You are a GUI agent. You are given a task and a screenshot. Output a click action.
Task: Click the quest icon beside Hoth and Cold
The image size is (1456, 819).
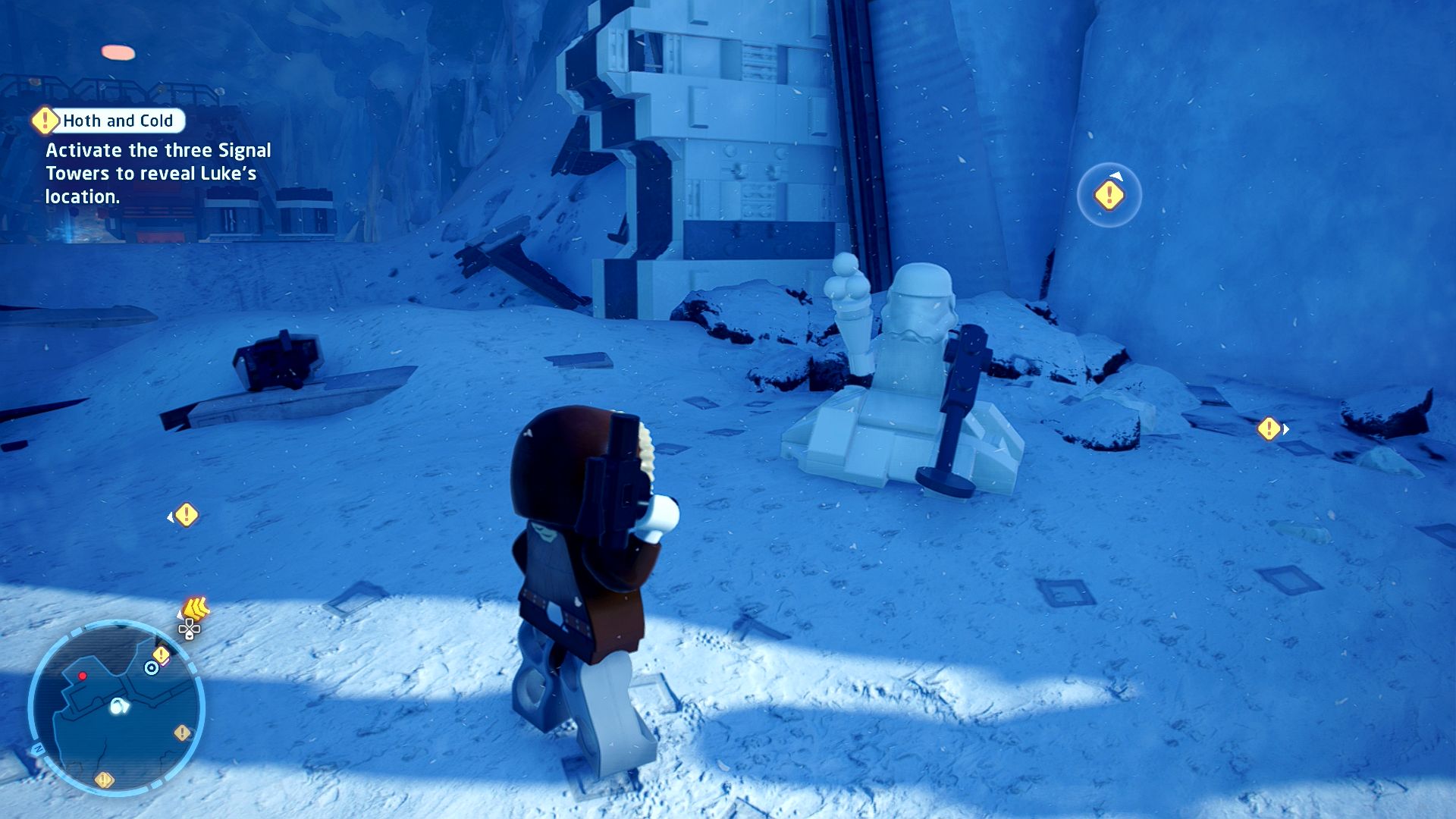coord(45,120)
